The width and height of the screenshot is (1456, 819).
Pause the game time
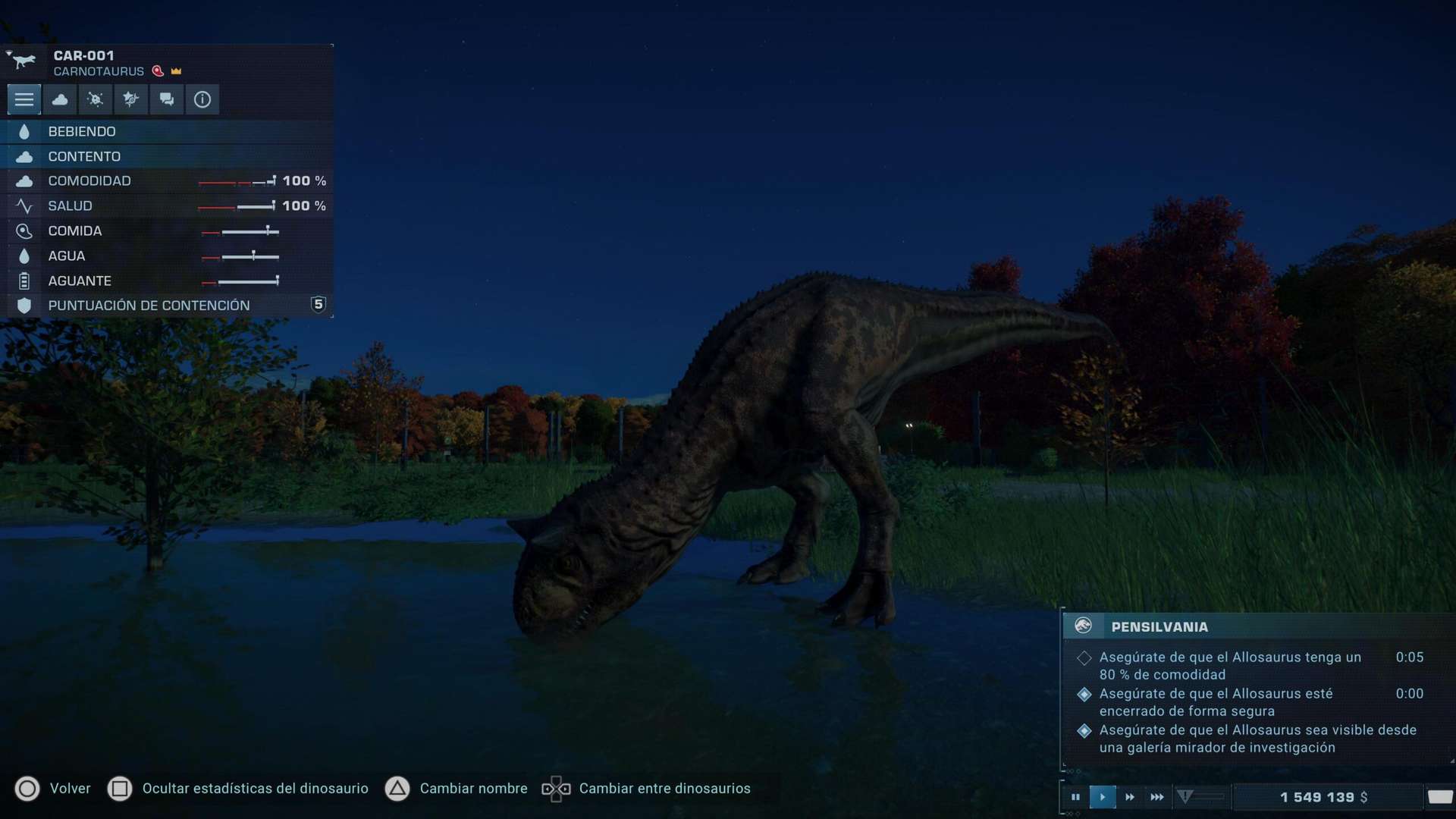click(x=1075, y=797)
